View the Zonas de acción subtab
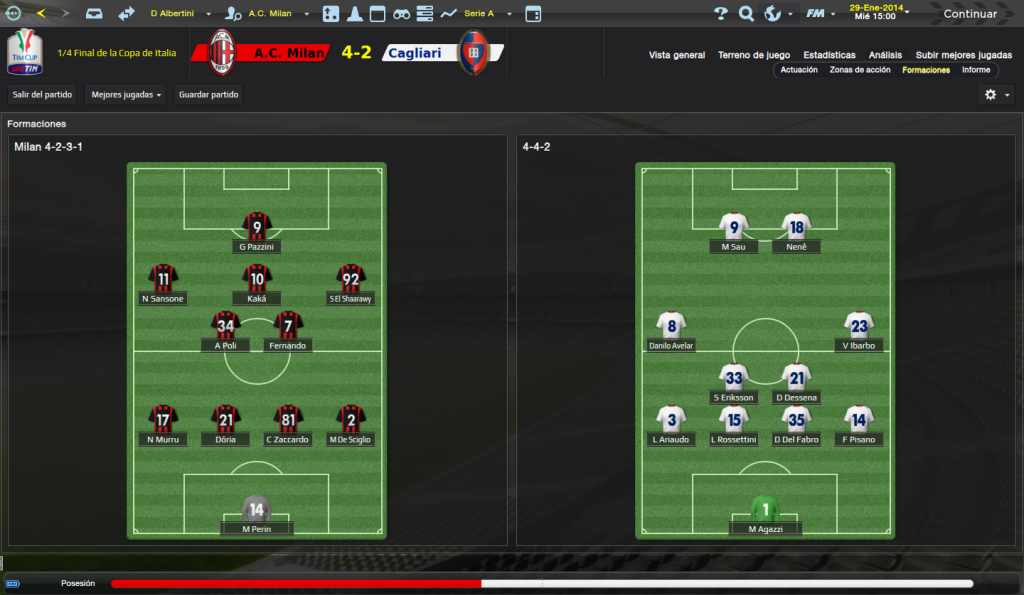The image size is (1024, 595). pyautogui.click(x=860, y=70)
